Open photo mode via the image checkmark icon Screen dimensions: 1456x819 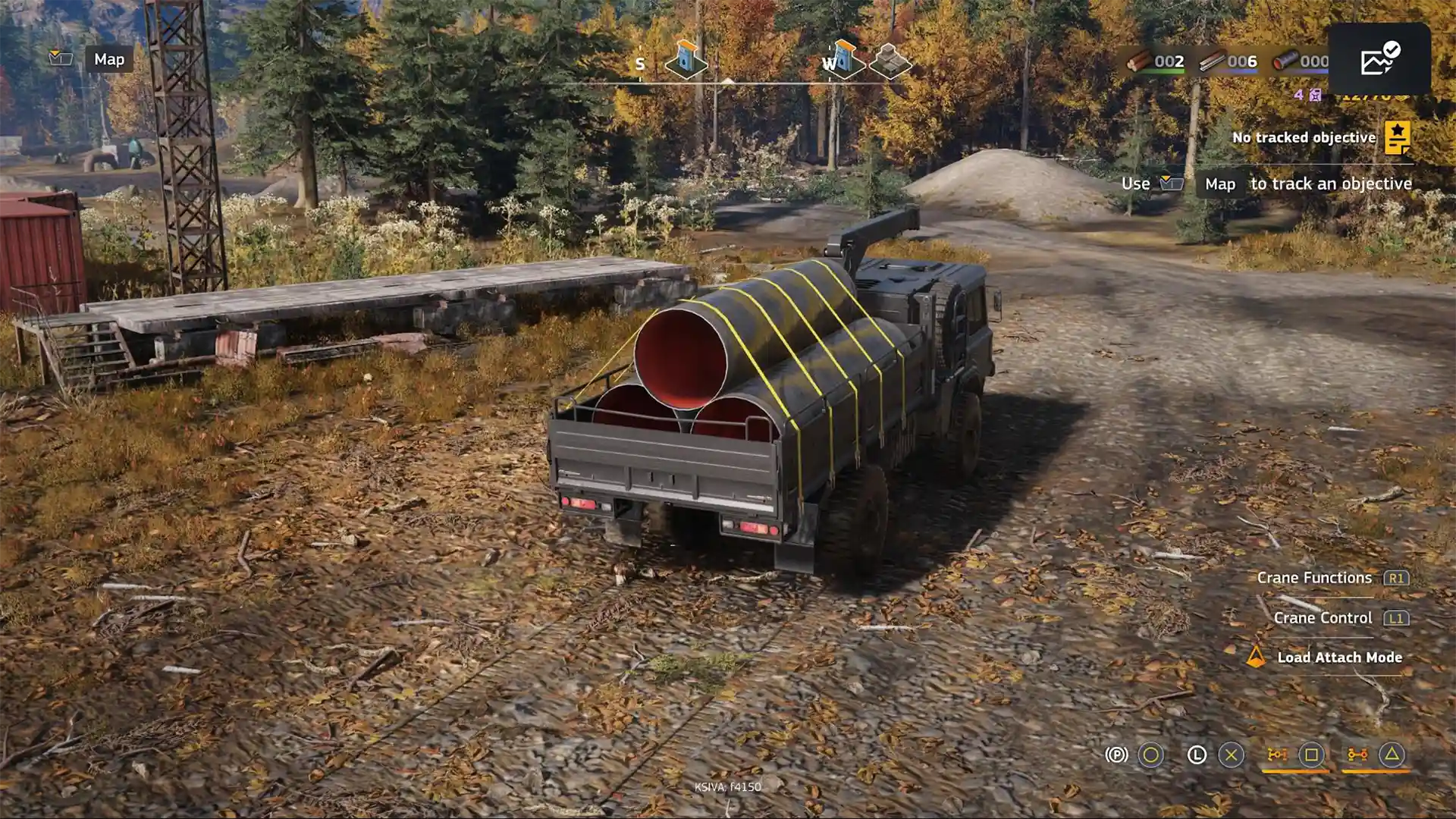click(x=1380, y=61)
